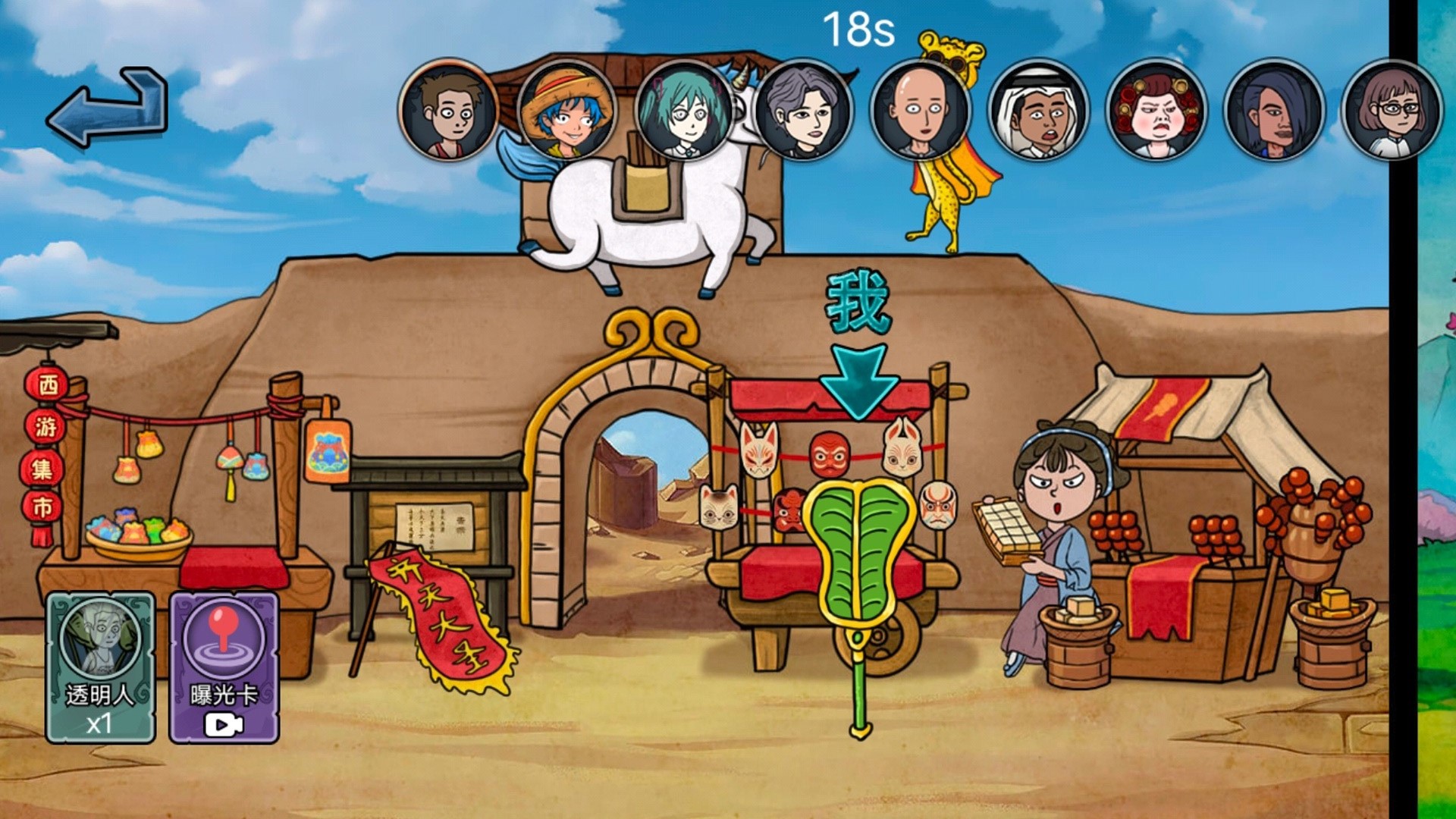Viewport: 1456px width, 819px height.
Task: Use the 透明人 invisibility card
Action: [101, 667]
